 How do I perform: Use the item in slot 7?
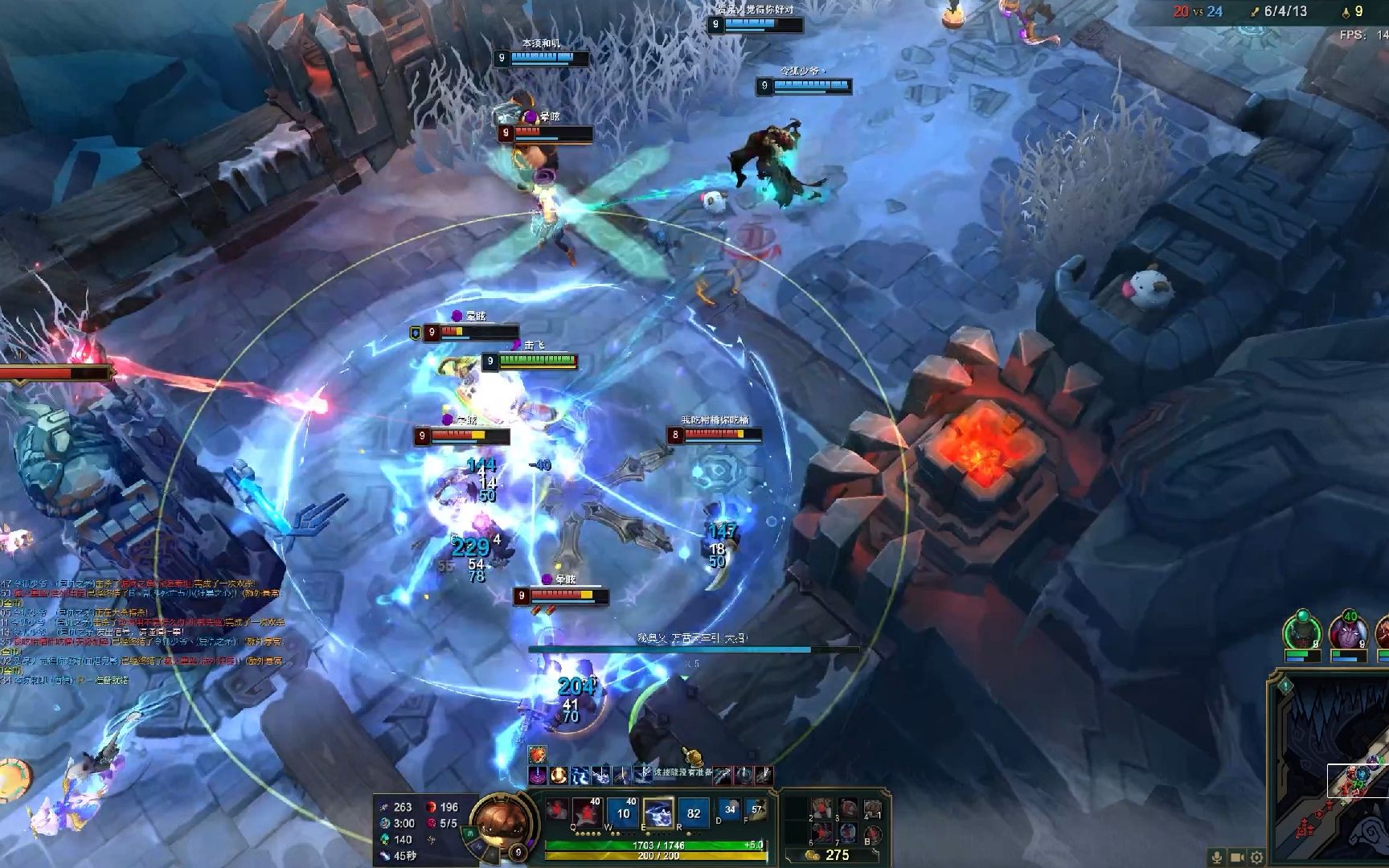click(x=847, y=833)
